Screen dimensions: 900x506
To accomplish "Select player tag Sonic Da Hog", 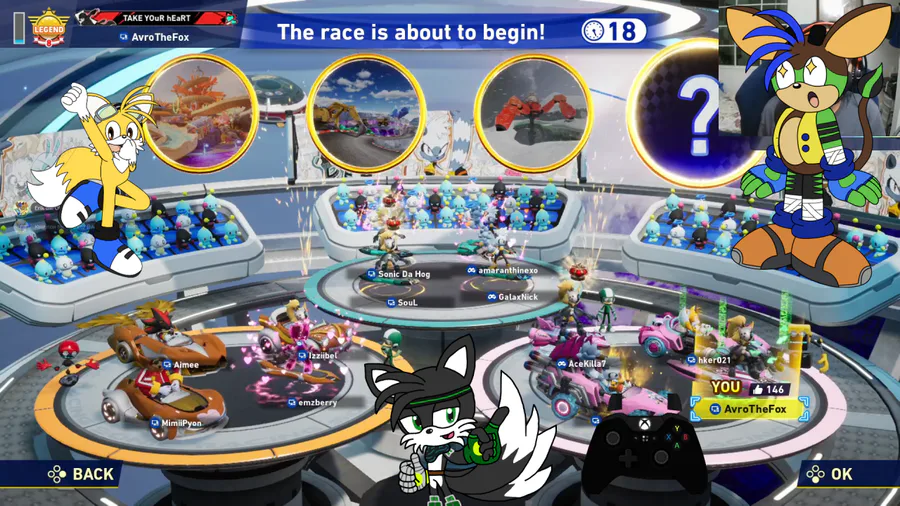I will (x=399, y=274).
